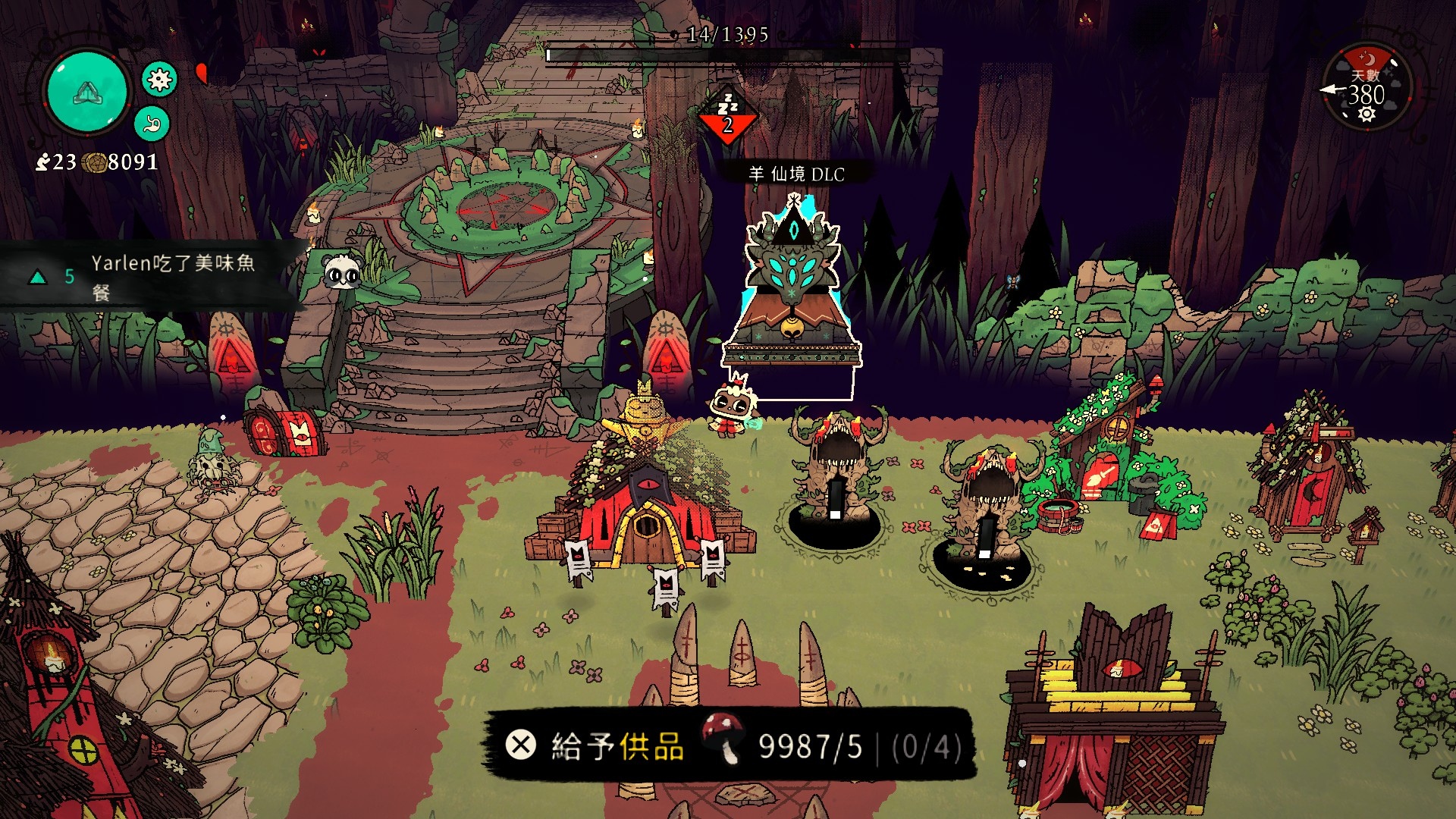Click the teal stomach hunger icon

(x=152, y=123)
